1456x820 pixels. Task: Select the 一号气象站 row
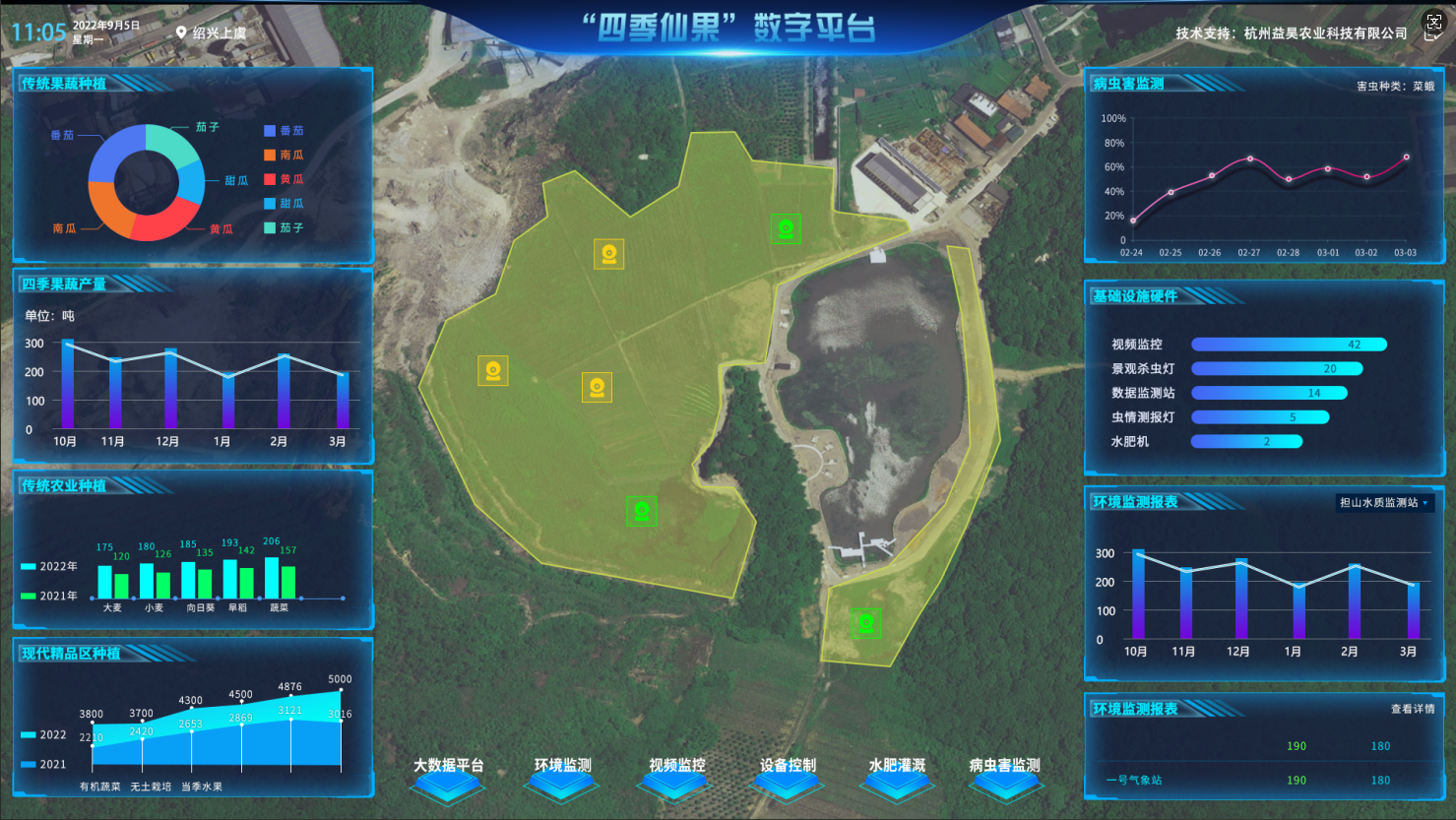tap(1134, 780)
